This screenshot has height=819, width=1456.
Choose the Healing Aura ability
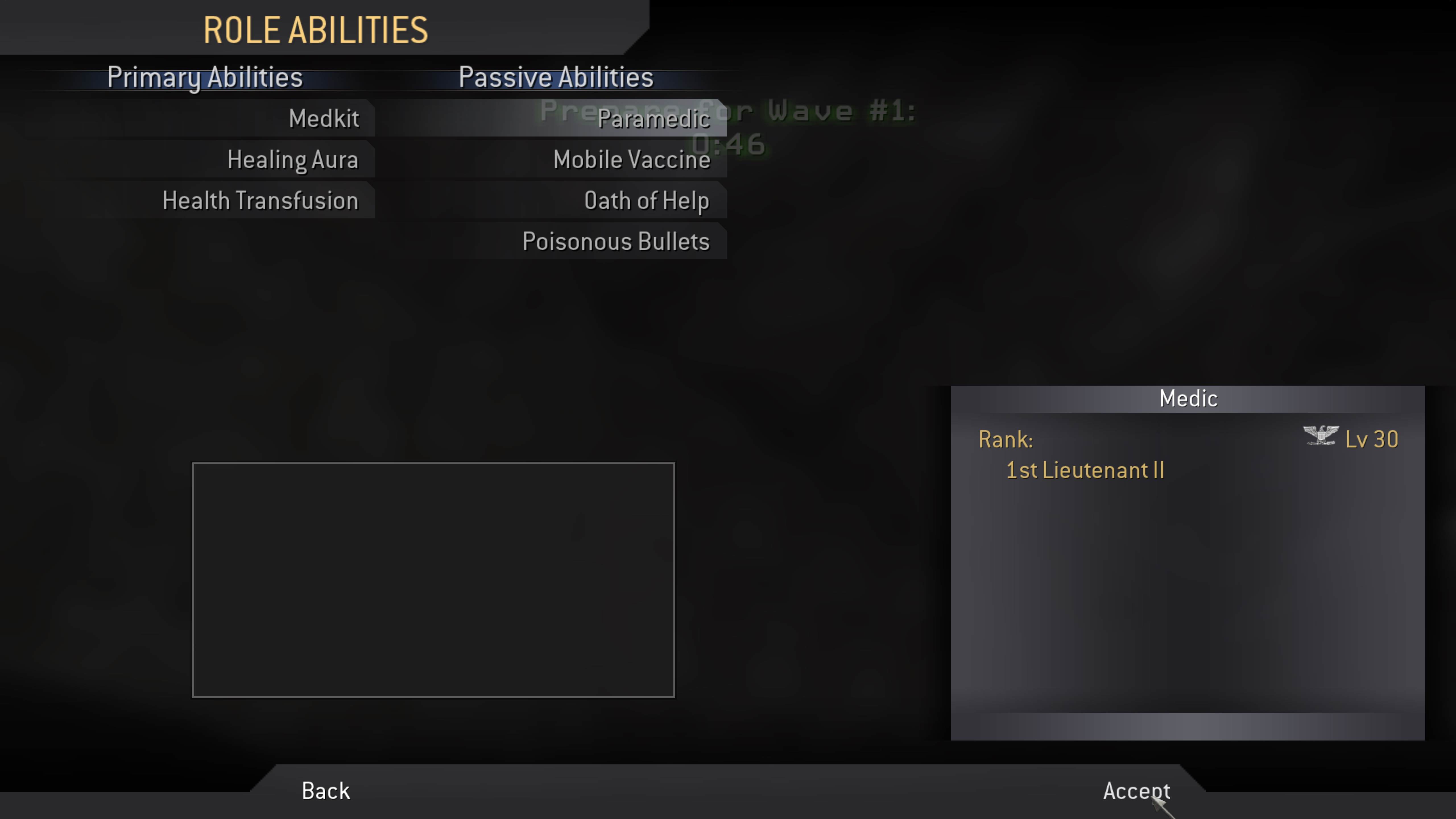point(293,159)
